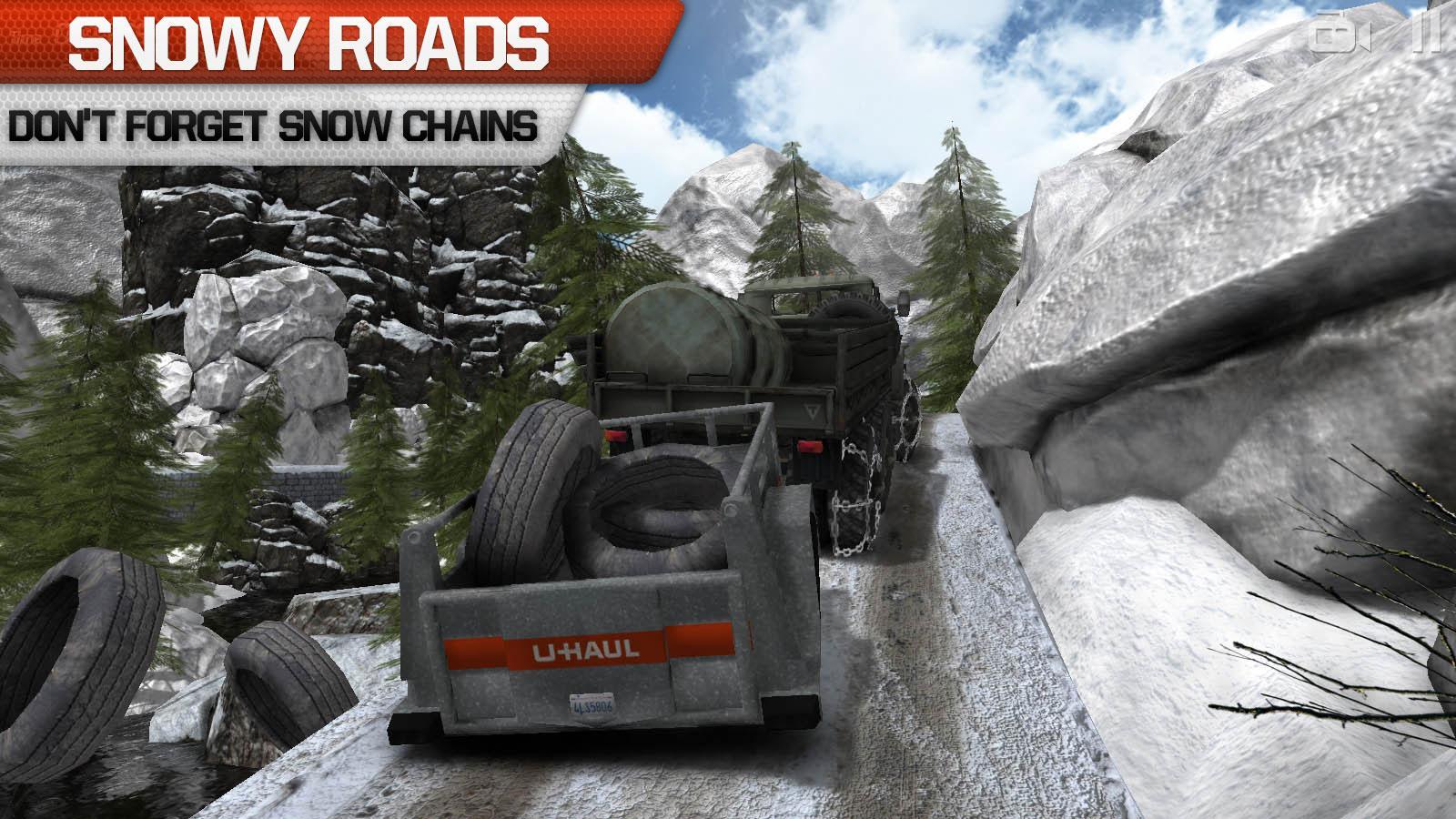Click the right bar of the pause icon
Screen dimensions: 1456x819
point(1437,33)
